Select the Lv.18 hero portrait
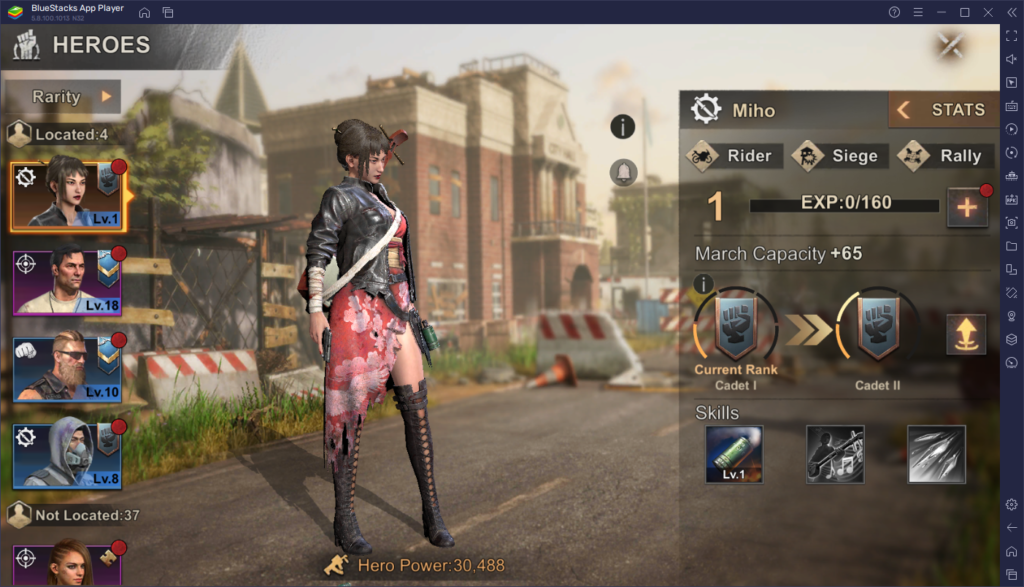1024x587 pixels. pyautogui.click(x=67, y=282)
